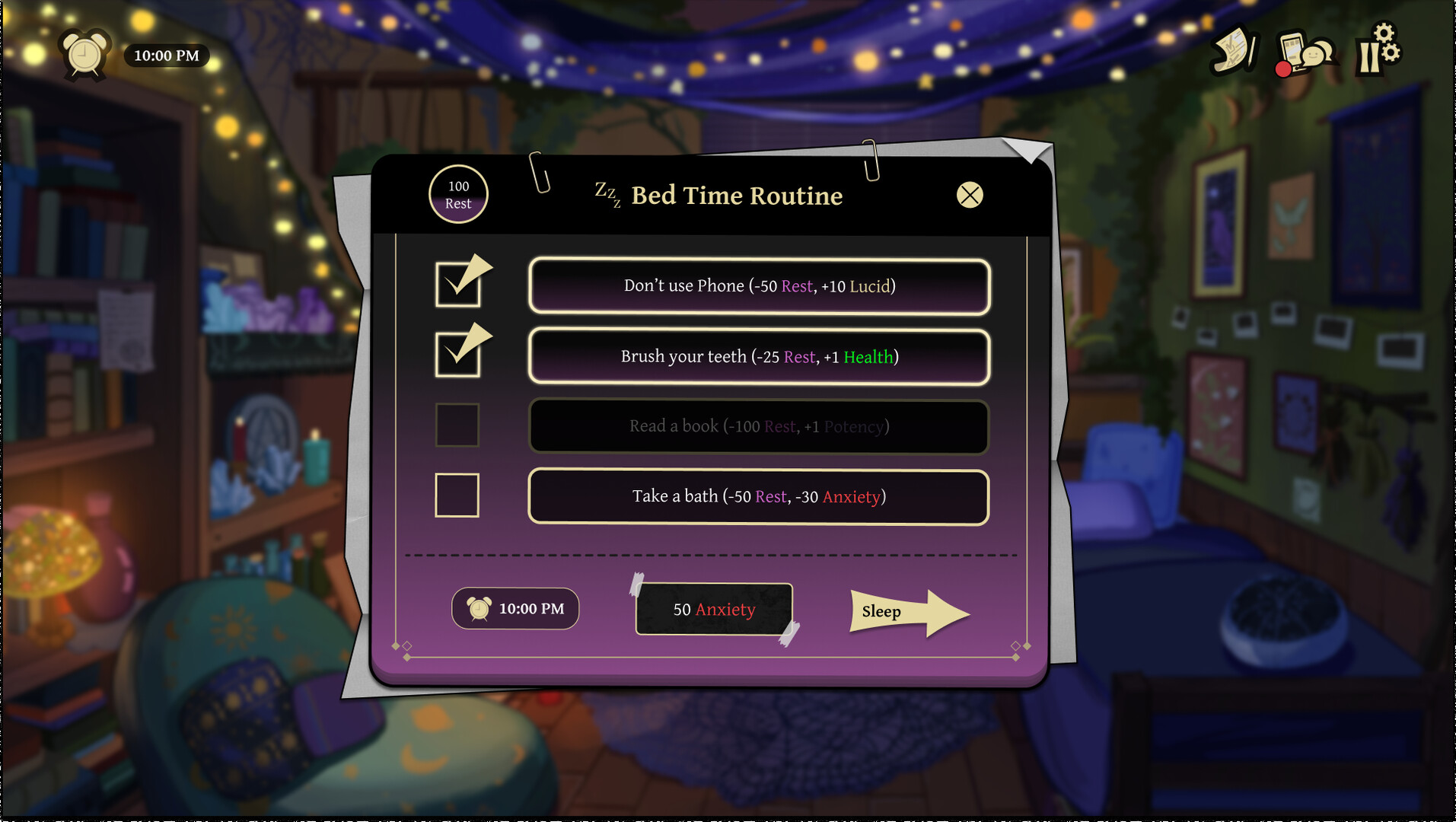
Task: Click the 50 Anxiety display
Action: coord(713,609)
